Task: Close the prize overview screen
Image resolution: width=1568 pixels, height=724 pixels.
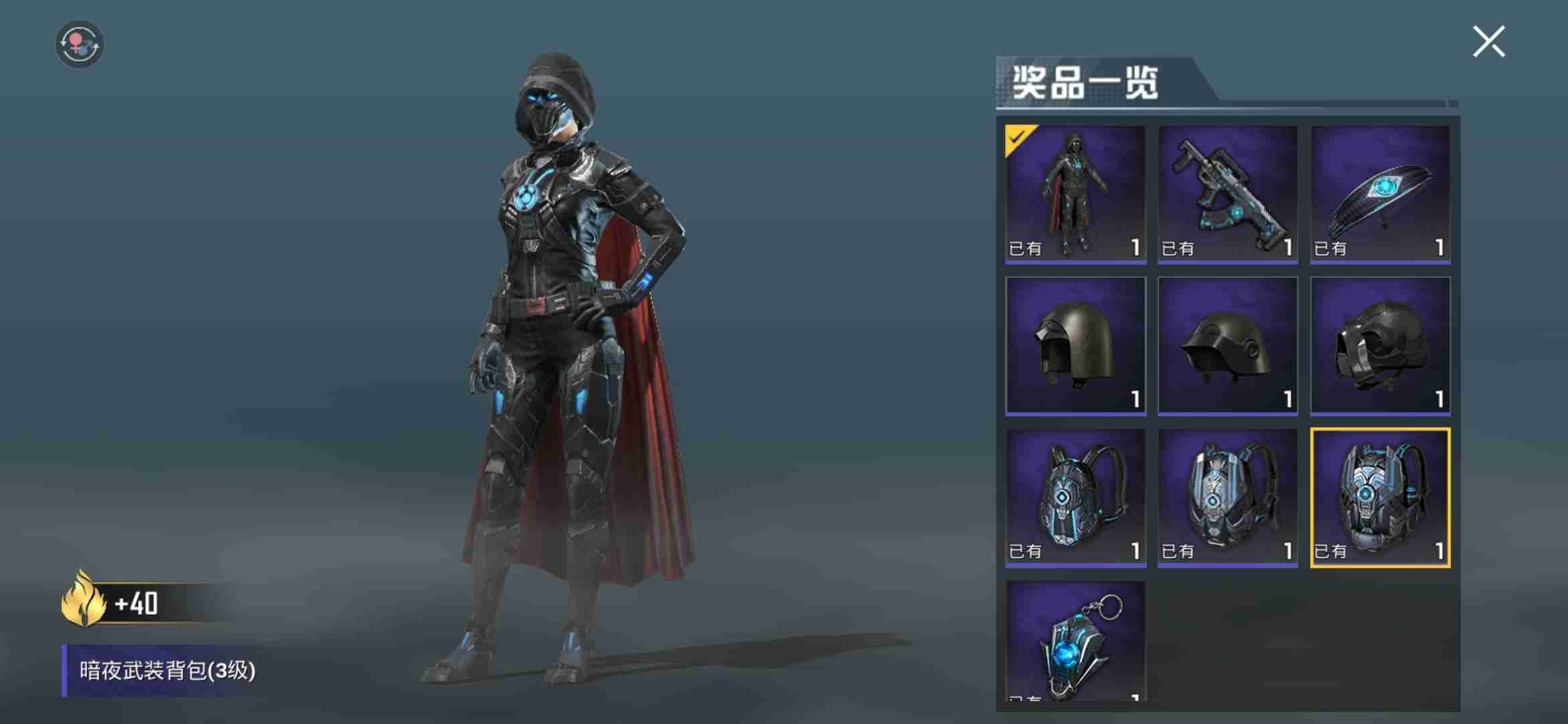Action: [x=1488, y=42]
